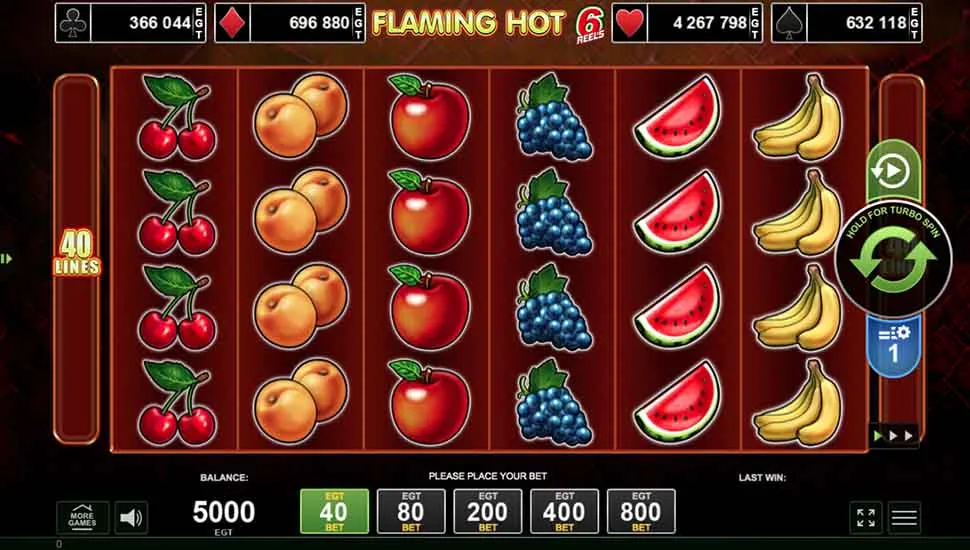The height and width of the screenshot is (550, 970).
Task: Select the 200 EGT bet
Action: 488,511
